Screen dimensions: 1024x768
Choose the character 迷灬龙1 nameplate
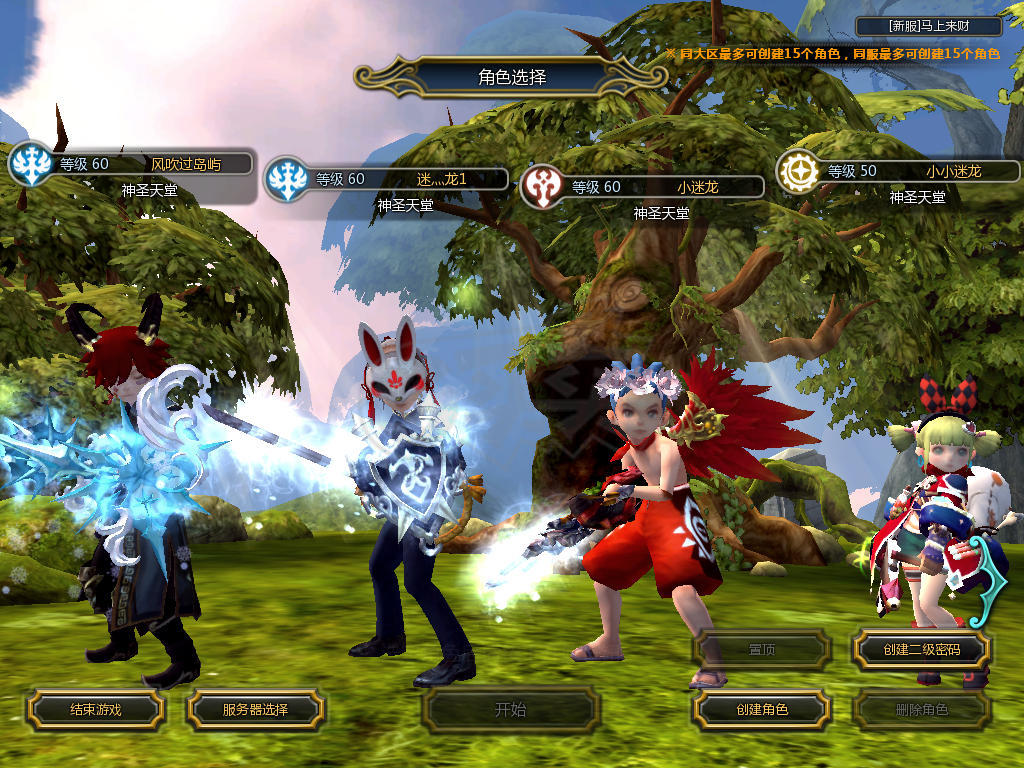point(400,180)
